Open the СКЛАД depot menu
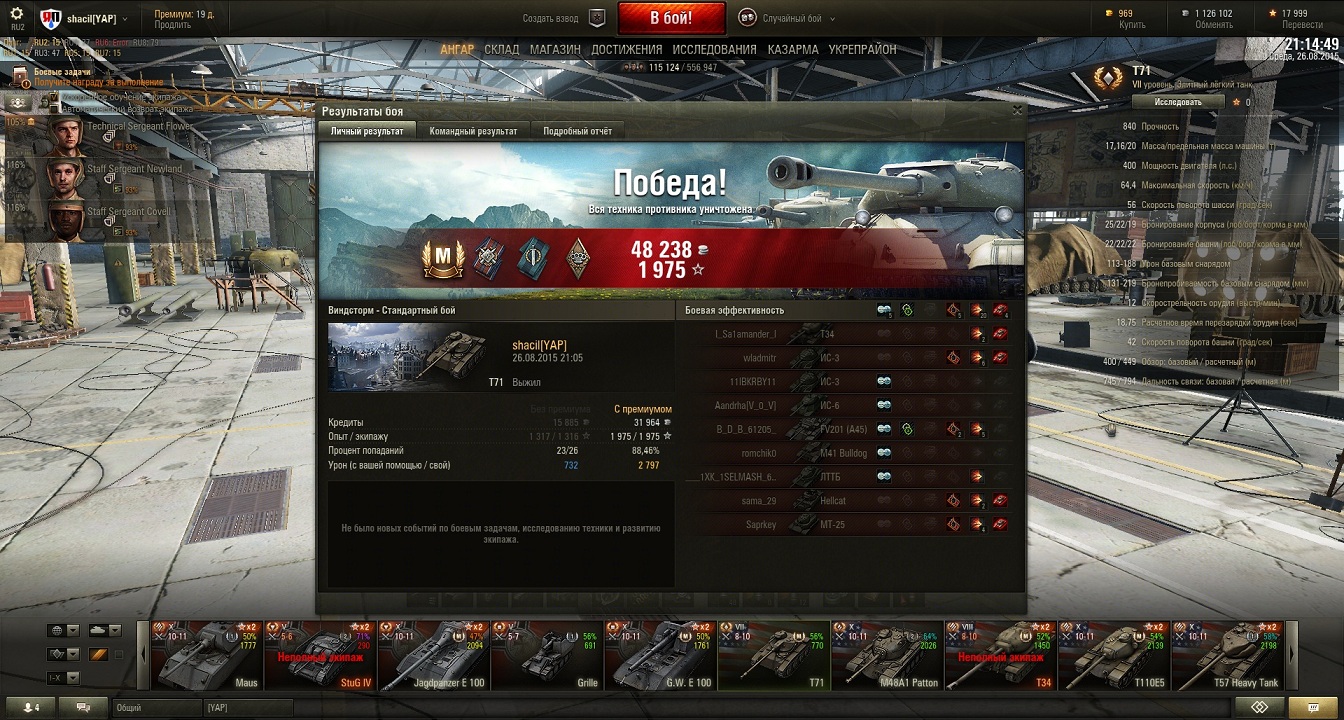The width and height of the screenshot is (1344, 720). tap(501, 49)
